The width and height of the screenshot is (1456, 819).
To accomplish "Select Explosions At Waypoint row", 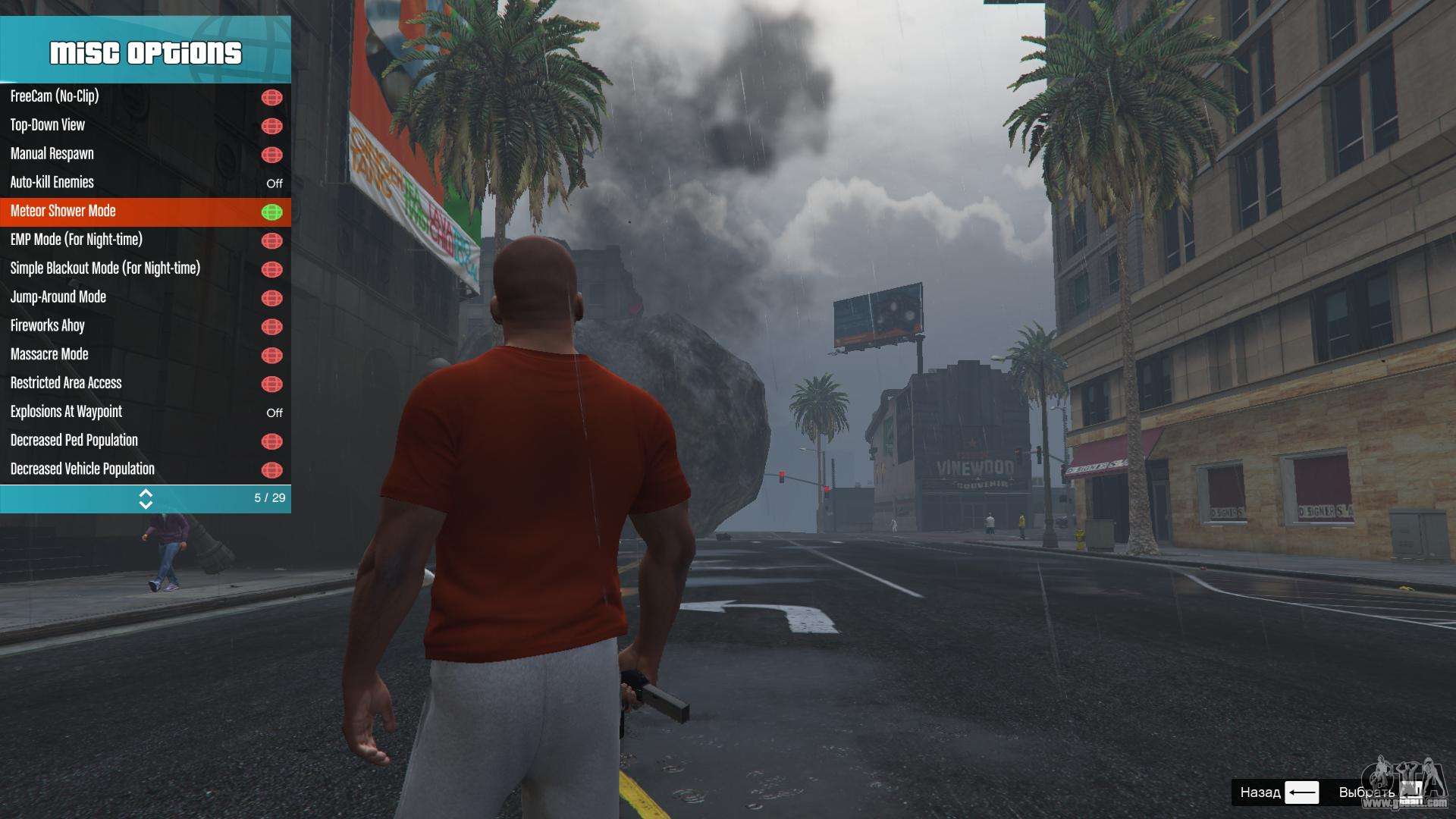I will (144, 413).
